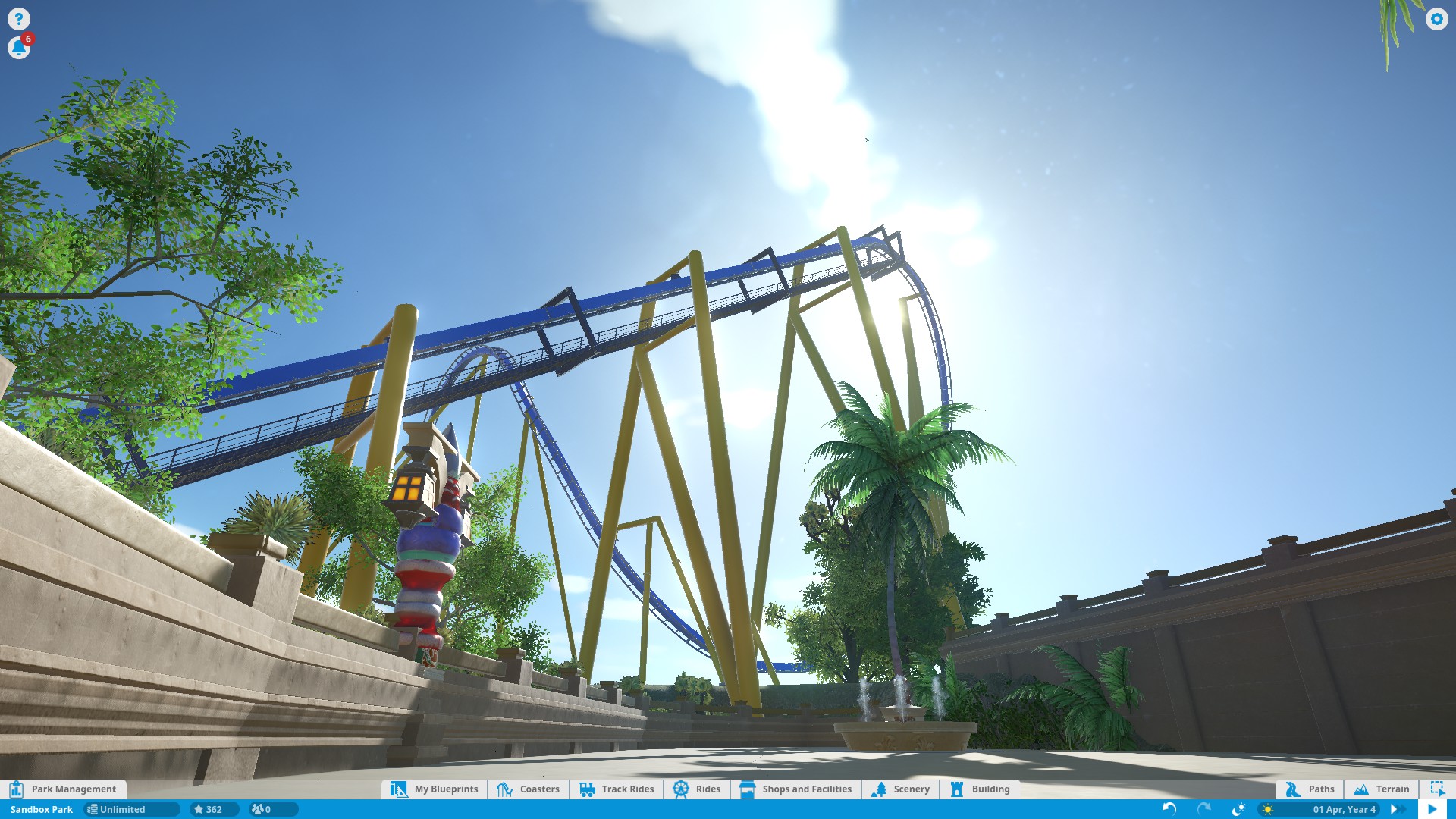The width and height of the screenshot is (1456, 819).
Task: Redo using the forward arrow
Action: click(x=1204, y=809)
